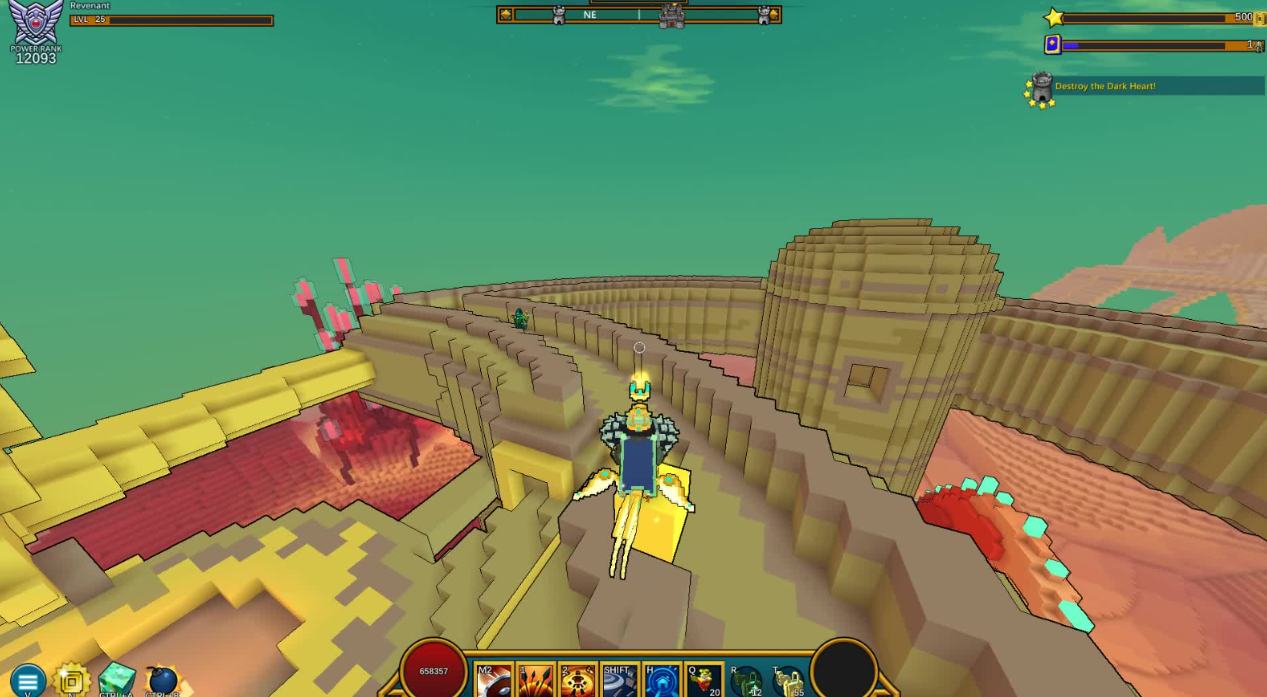
Task: Click the Power Rank emblem badge
Action: [x=36, y=24]
